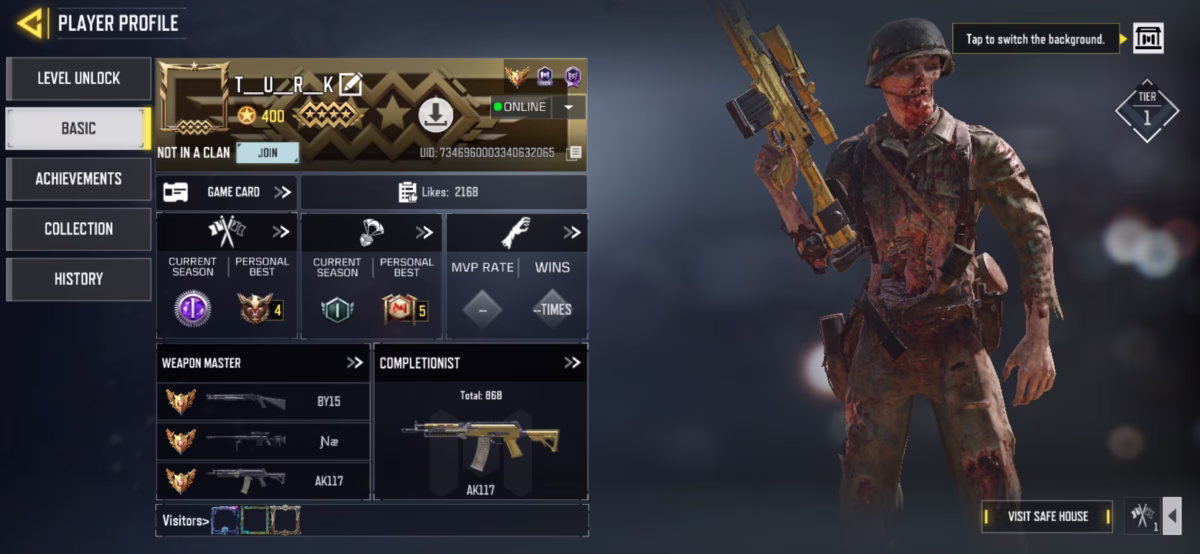Show the Collection tab

pyautogui.click(x=78, y=228)
